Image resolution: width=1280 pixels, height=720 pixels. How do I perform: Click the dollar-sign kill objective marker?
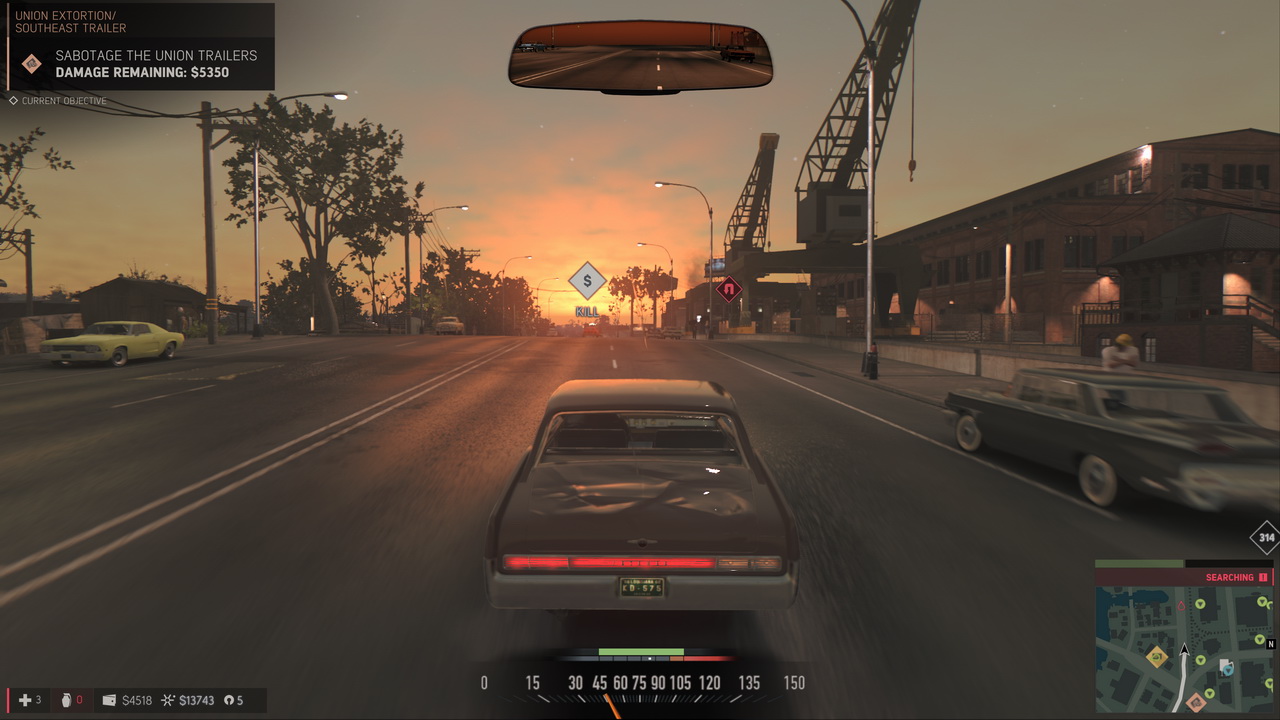pos(587,281)
